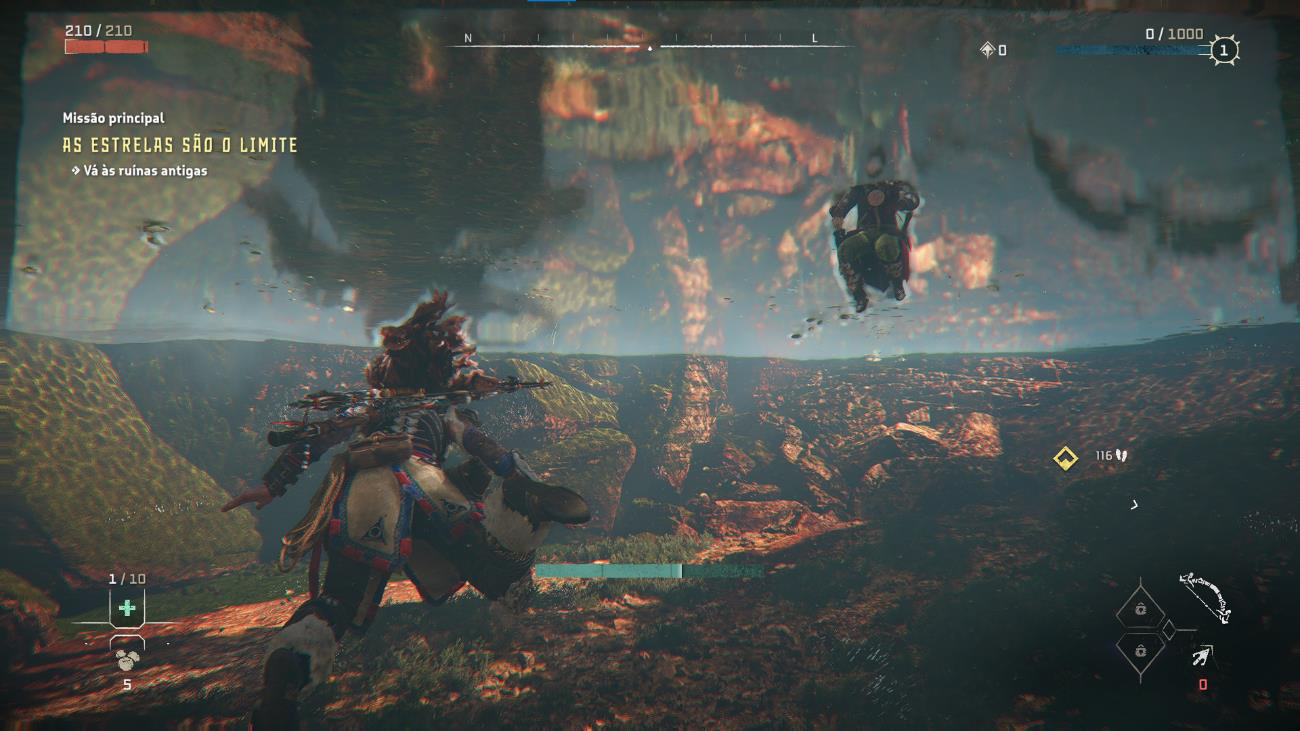Click the yellow diamond quest waypoint marker

point(1064,458)
